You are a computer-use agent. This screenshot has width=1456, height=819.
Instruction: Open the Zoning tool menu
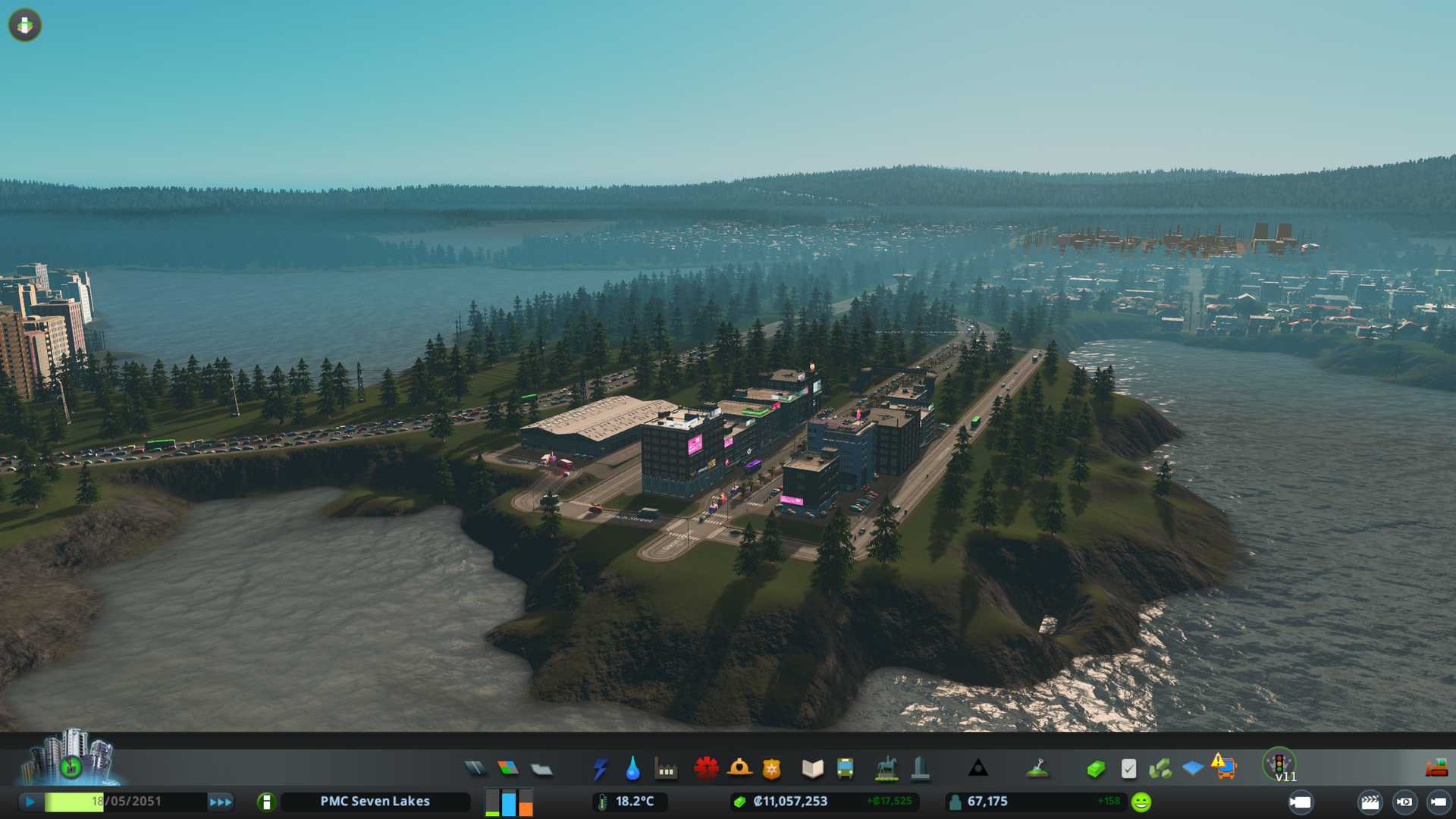click(508, 769)
